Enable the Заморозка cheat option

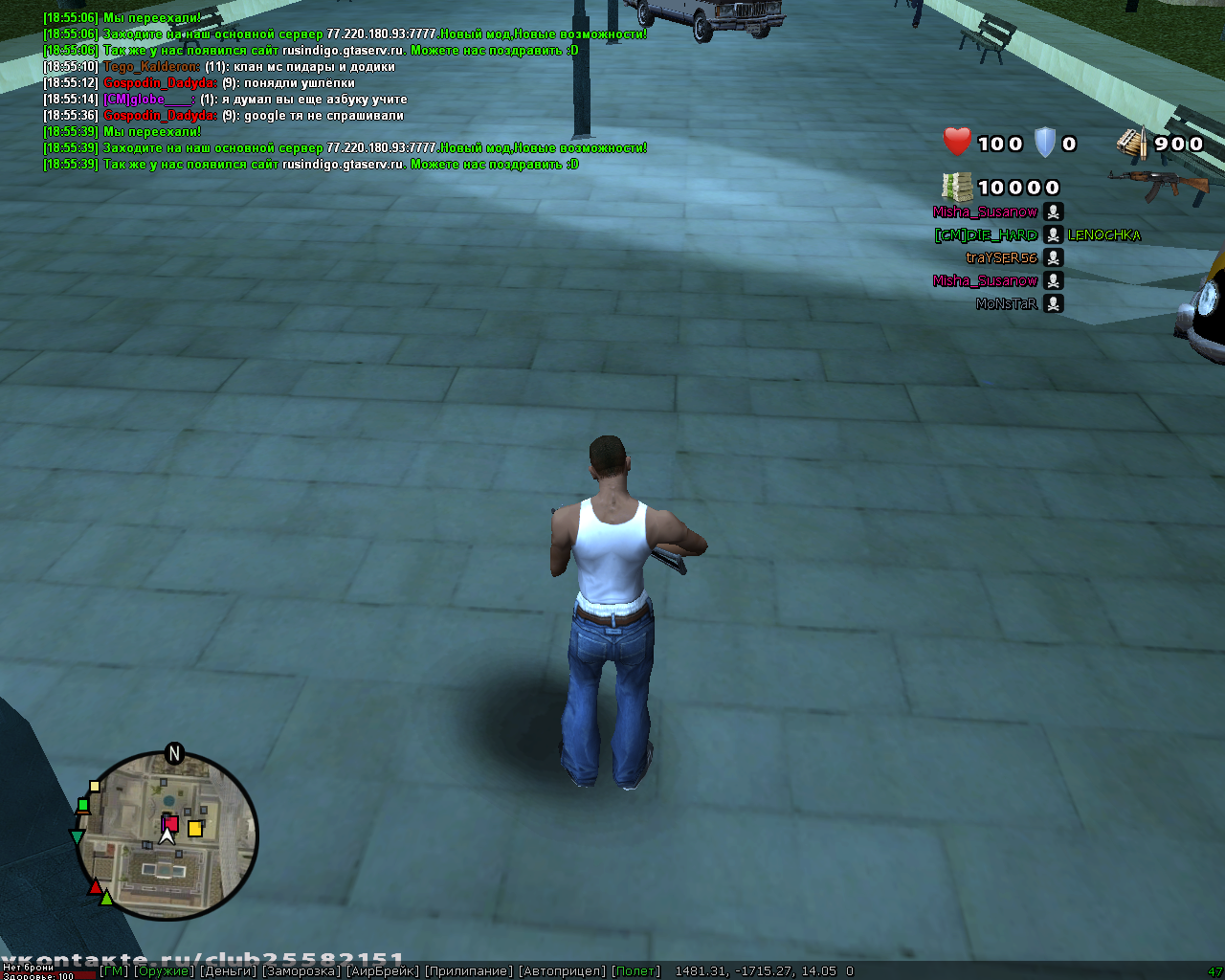tap(301, 971)
